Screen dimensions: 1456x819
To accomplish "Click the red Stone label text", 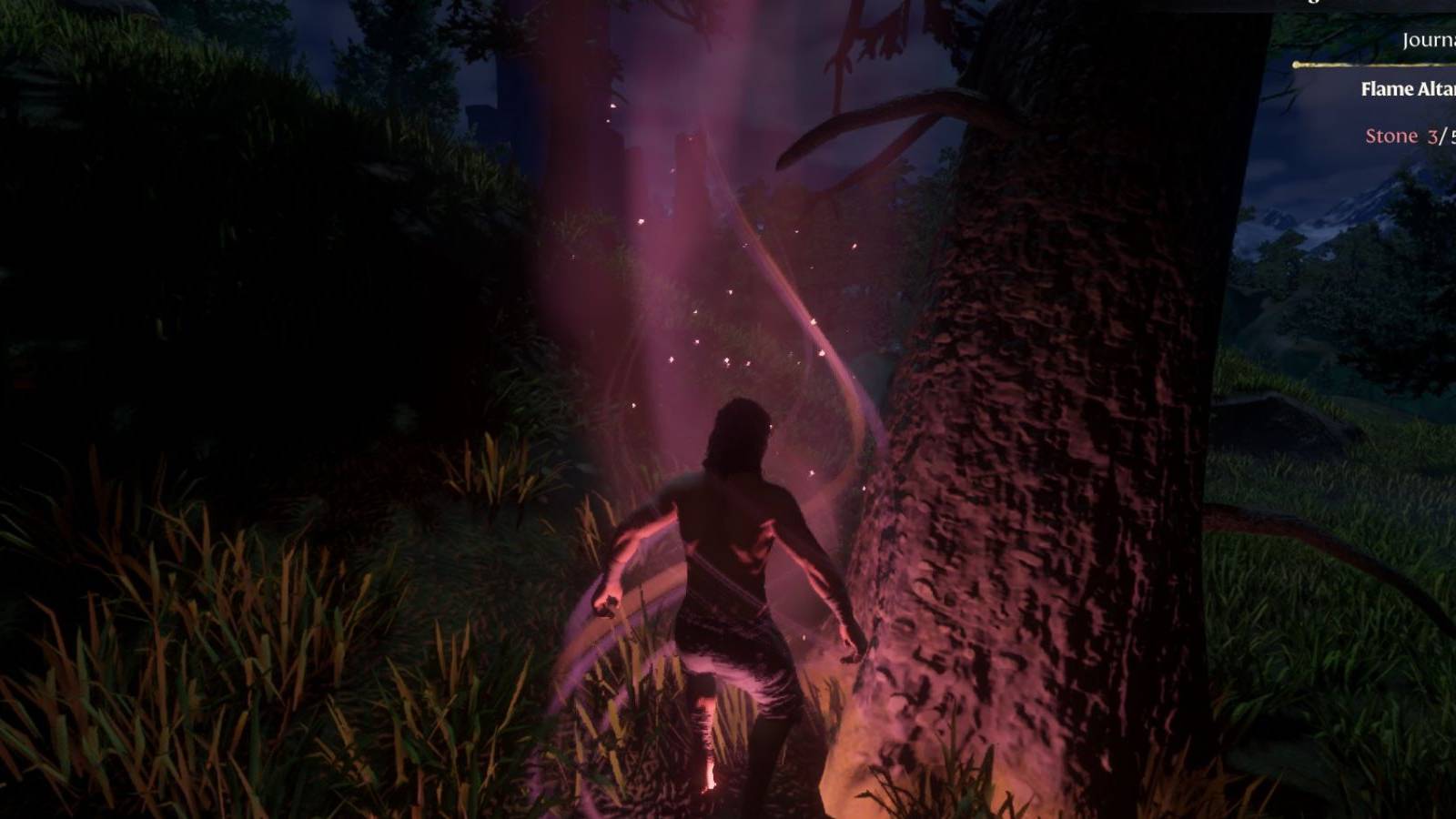I will (x=1390, y=138).
